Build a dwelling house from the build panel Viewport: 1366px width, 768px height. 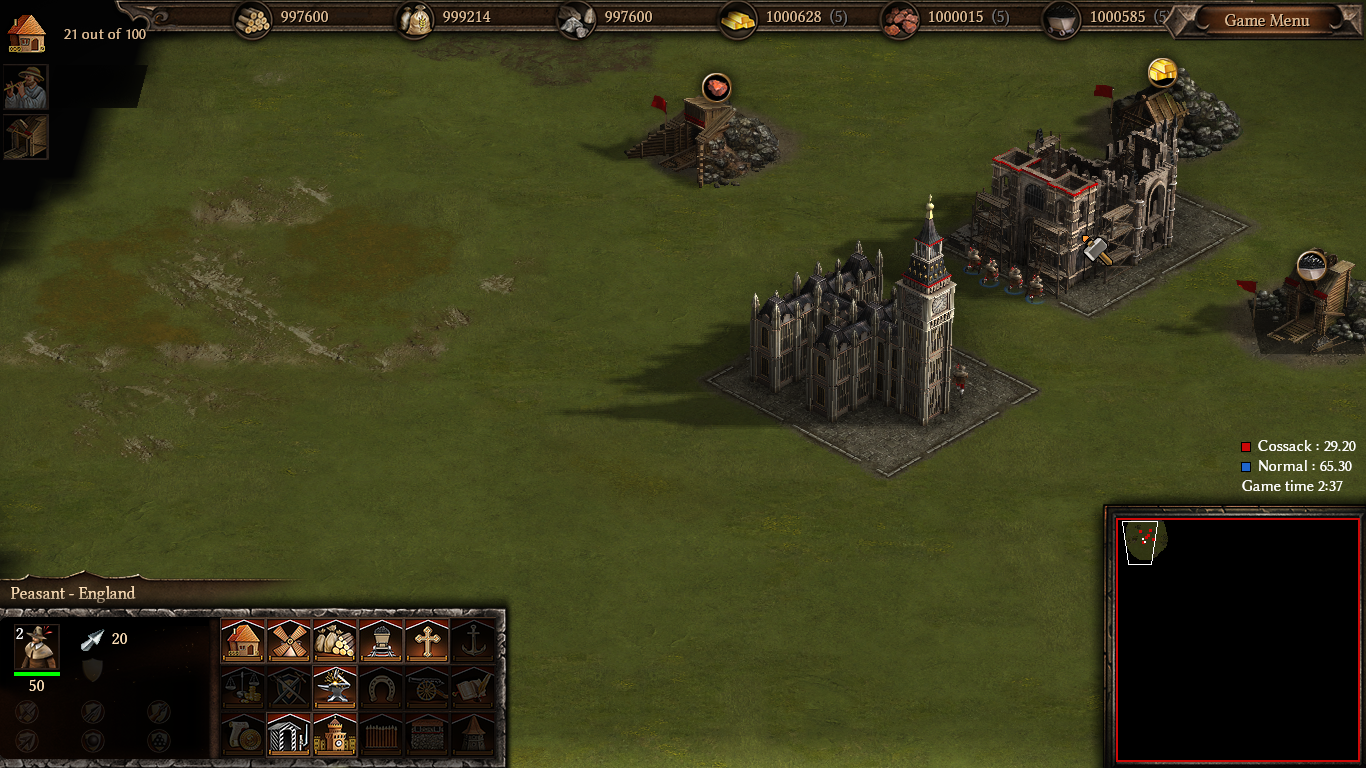click(x=243, y=640)
